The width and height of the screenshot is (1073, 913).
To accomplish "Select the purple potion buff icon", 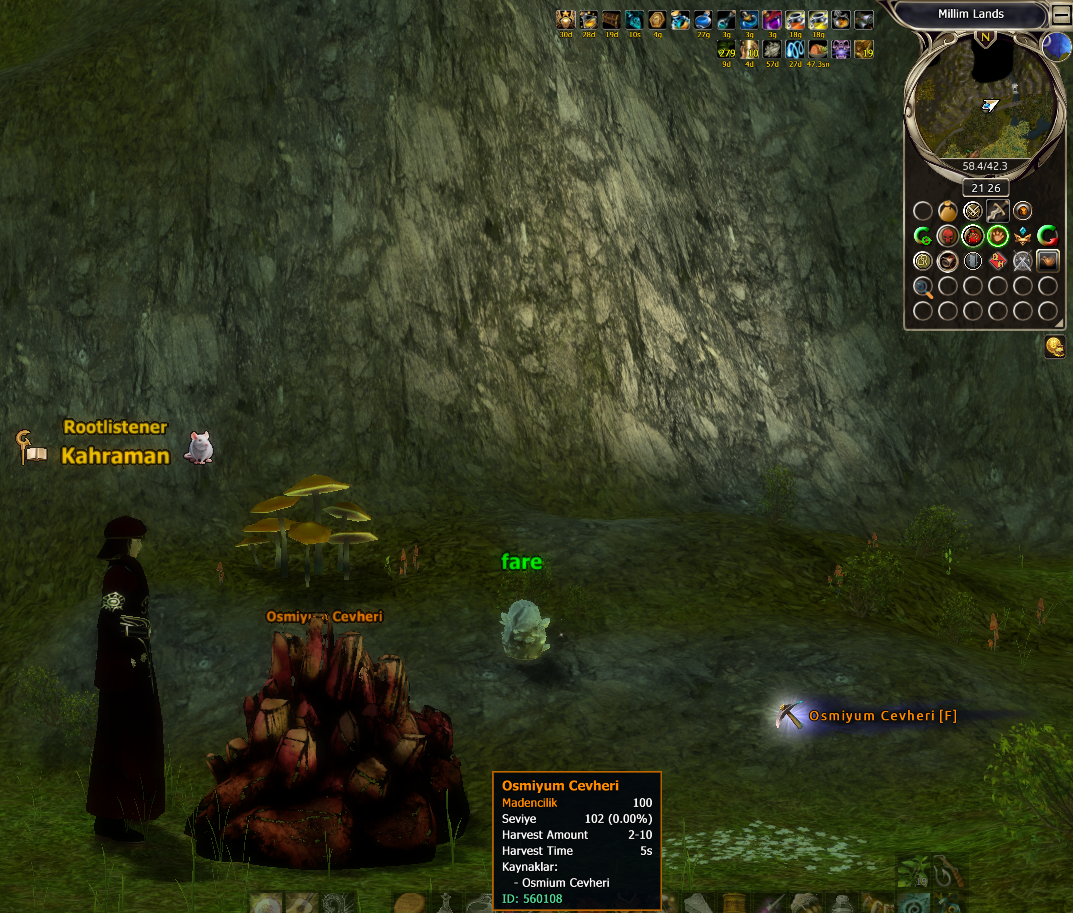I will (772, 20).
